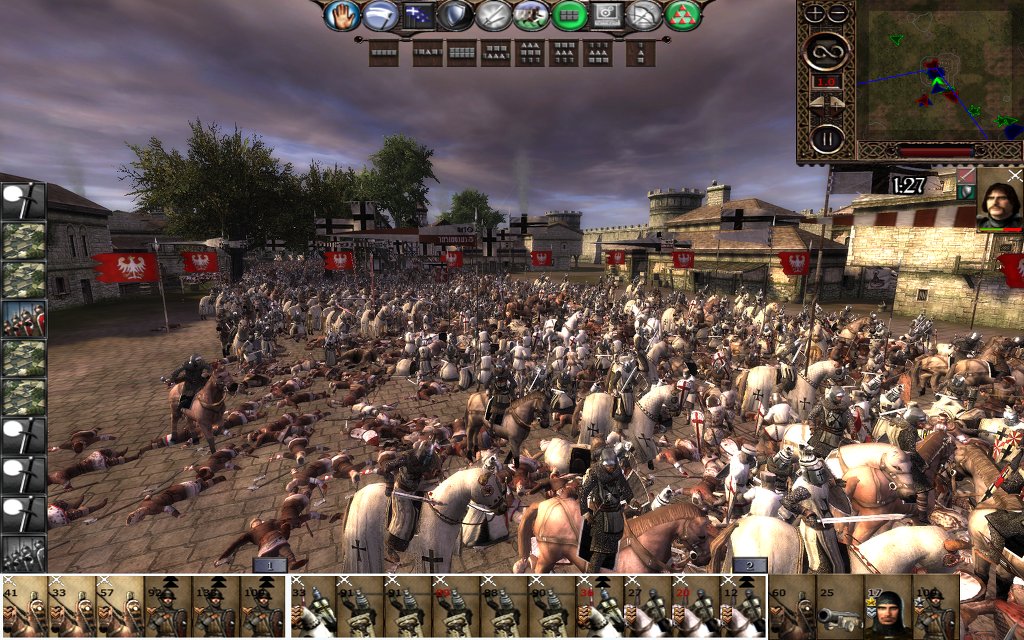1024x640 pixels.
Task: Toggle the shield guard mode button
Action: 455,15
